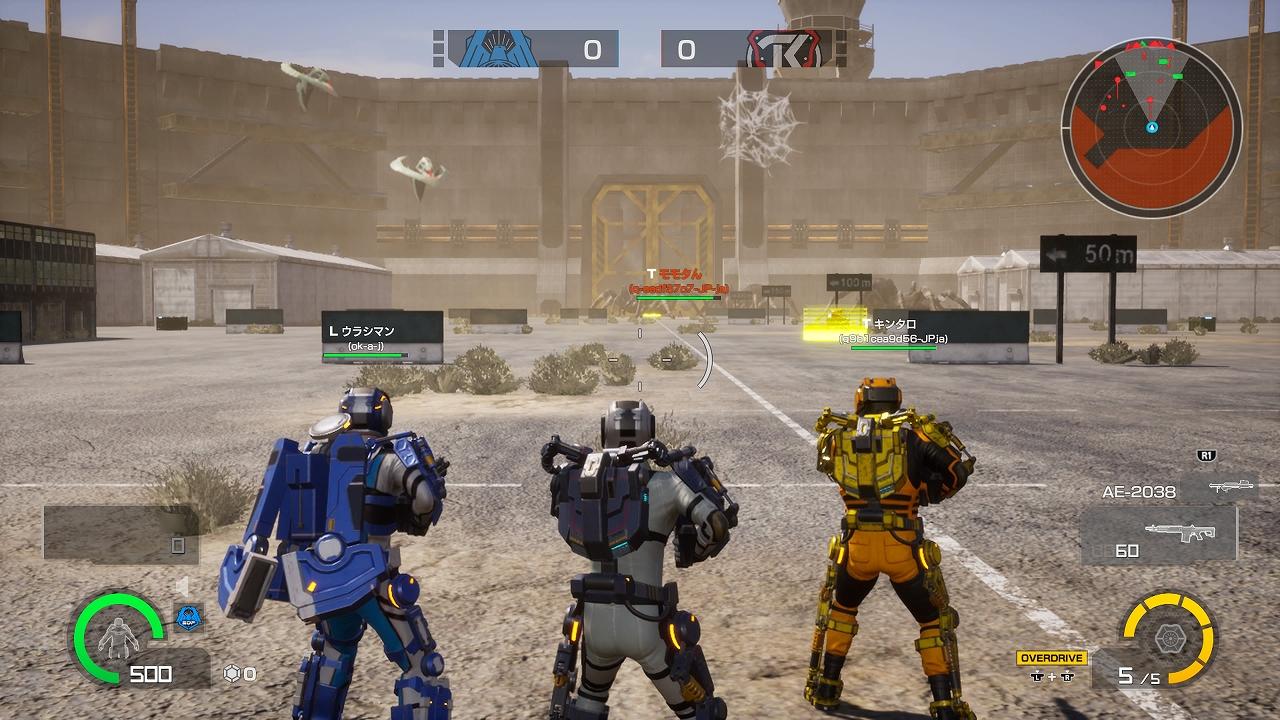1280x720 pixels.
Task: Activate the Overdrive gauge core icon
Action: [x=1168, y=637]
